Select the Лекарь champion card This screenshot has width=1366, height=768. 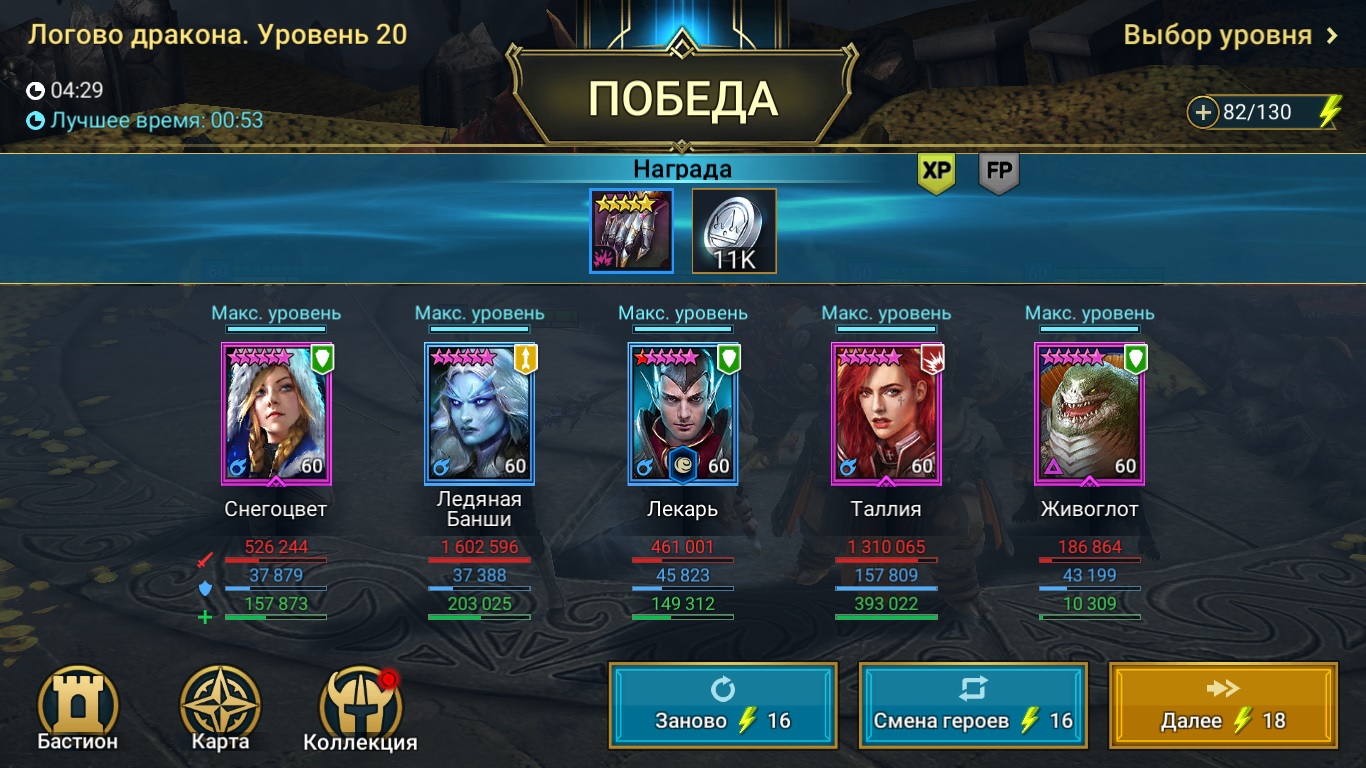(x=683, y=413)
